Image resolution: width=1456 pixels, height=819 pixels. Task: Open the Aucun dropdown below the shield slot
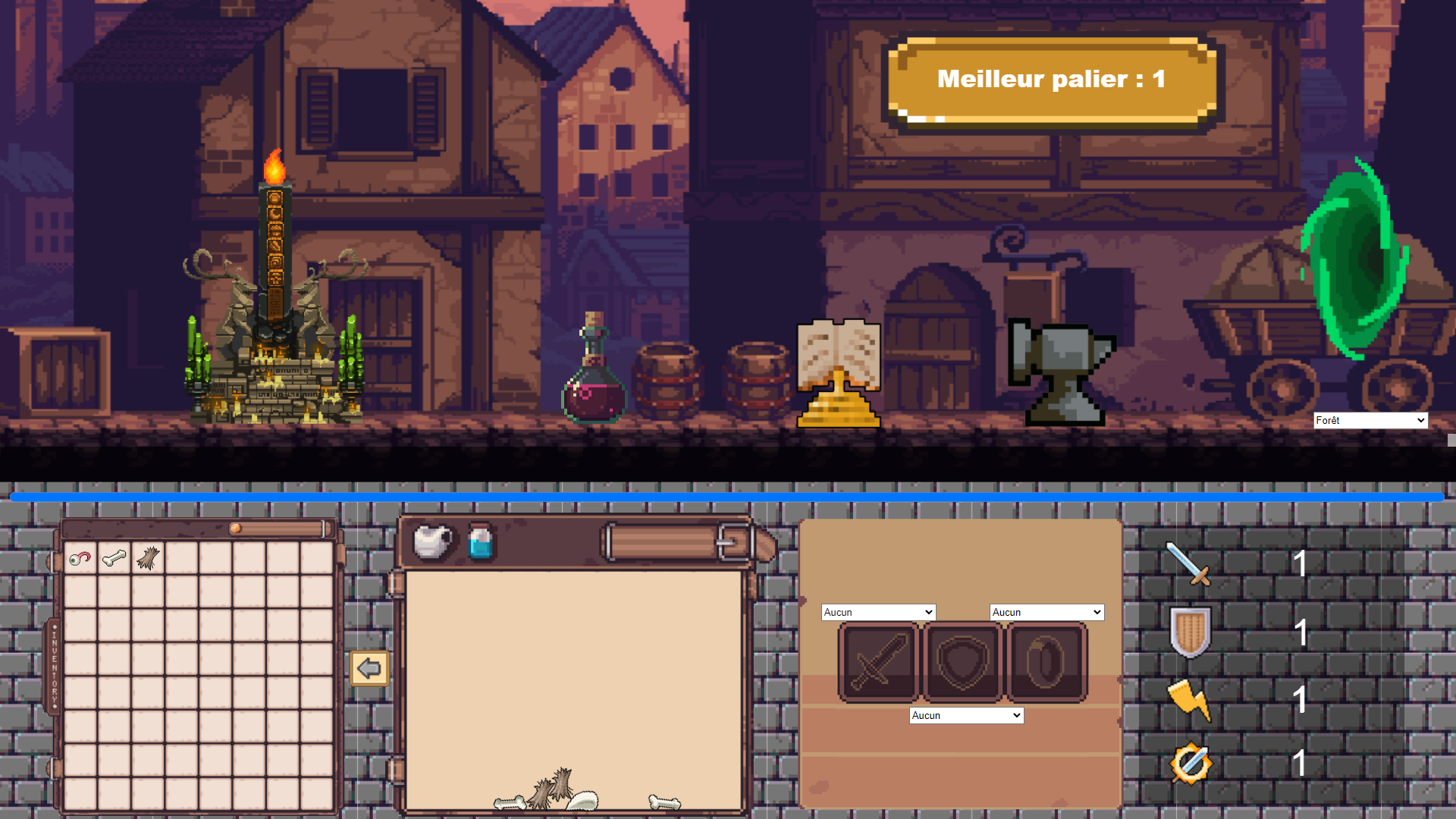(x=966, y=715)
